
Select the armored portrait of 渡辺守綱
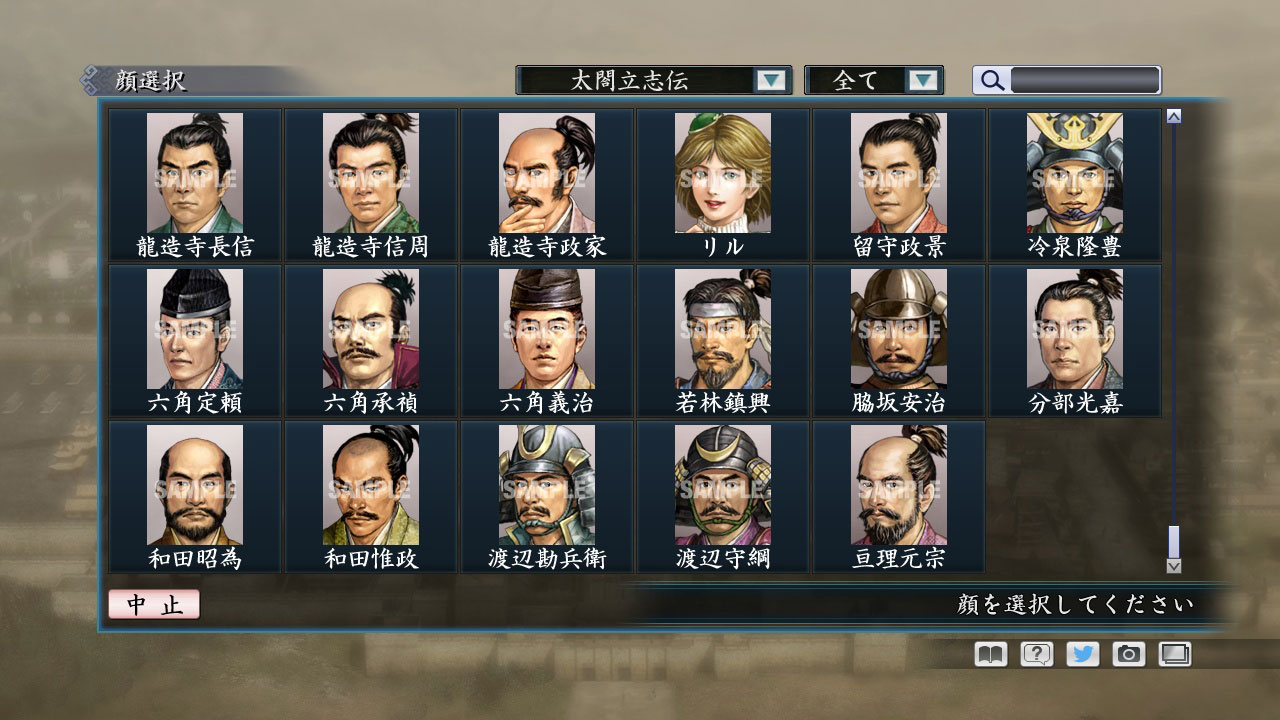coord(722,485)
